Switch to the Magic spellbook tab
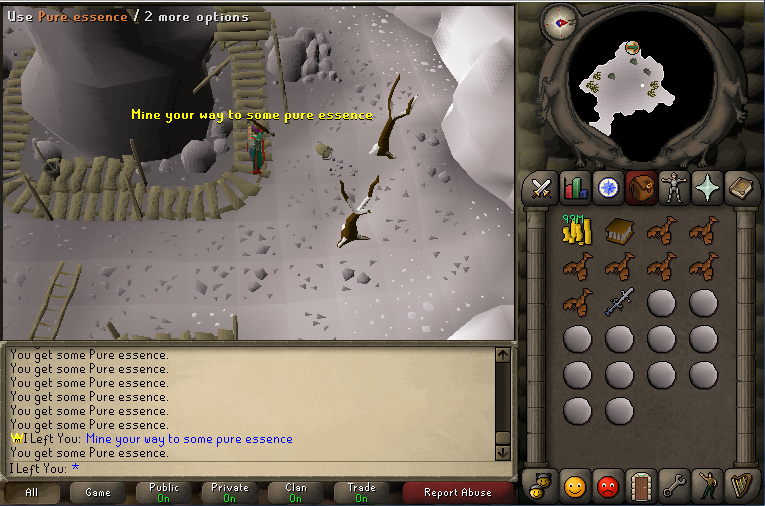Image resolution: width=765 pixels, height=506 pixels. [x=741, y=188]
